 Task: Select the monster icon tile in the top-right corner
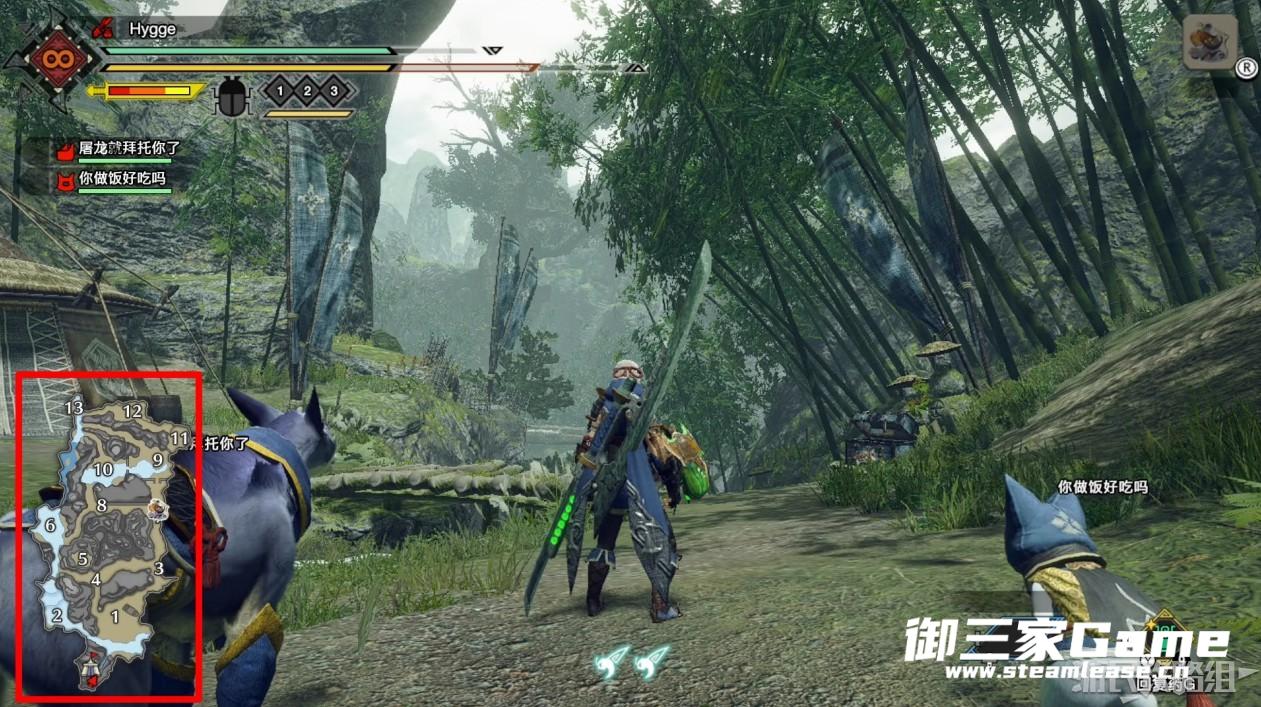1210,41
